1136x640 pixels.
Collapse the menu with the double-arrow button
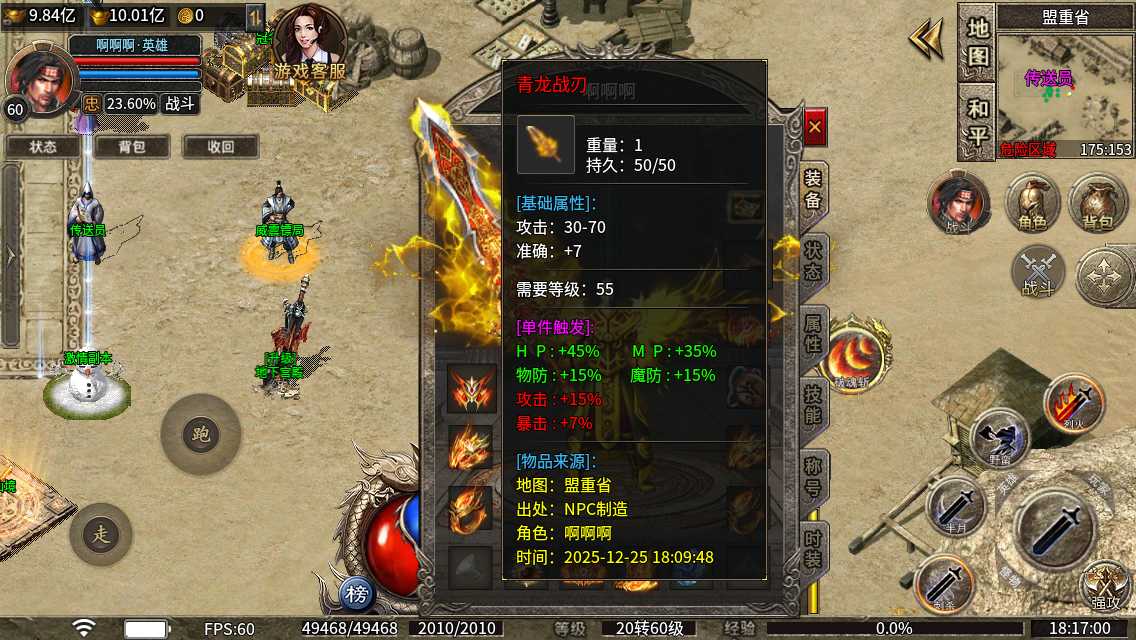click(x=926, y=40)
